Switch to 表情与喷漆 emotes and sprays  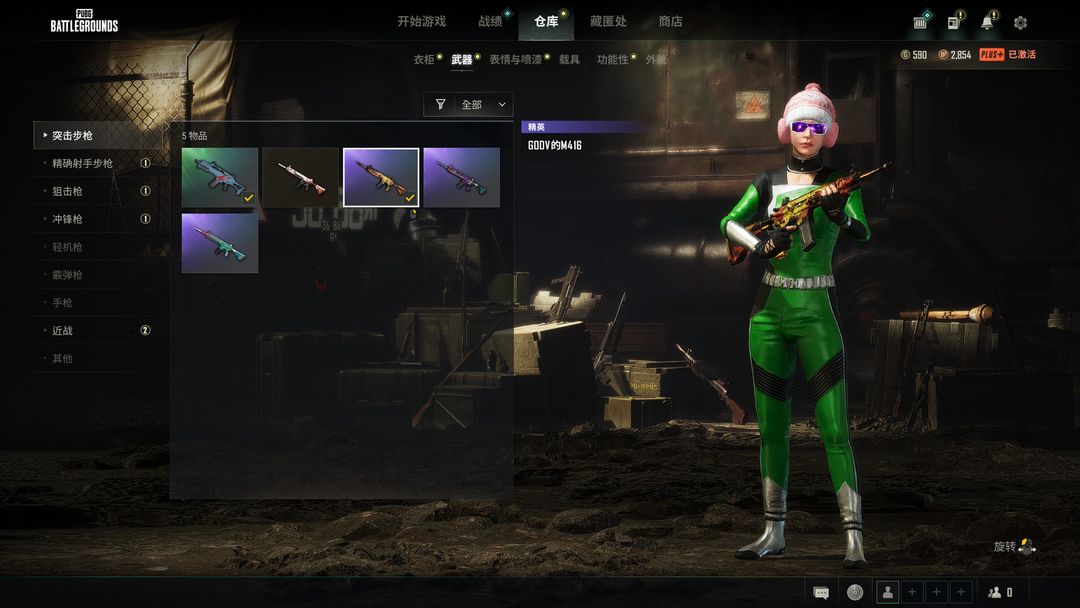(x=515, y=60)
